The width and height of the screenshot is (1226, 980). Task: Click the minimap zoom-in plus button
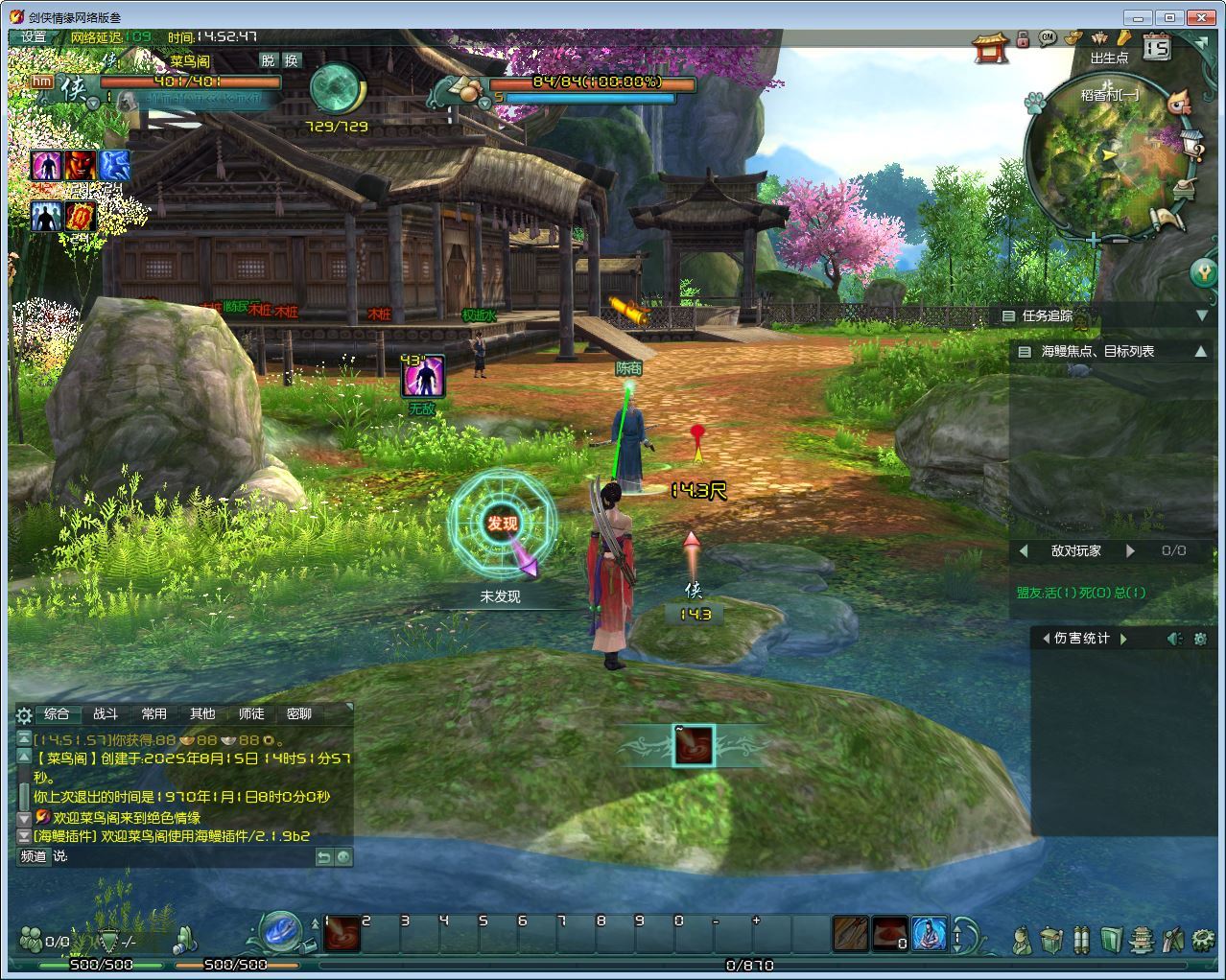coord(1094,241)
